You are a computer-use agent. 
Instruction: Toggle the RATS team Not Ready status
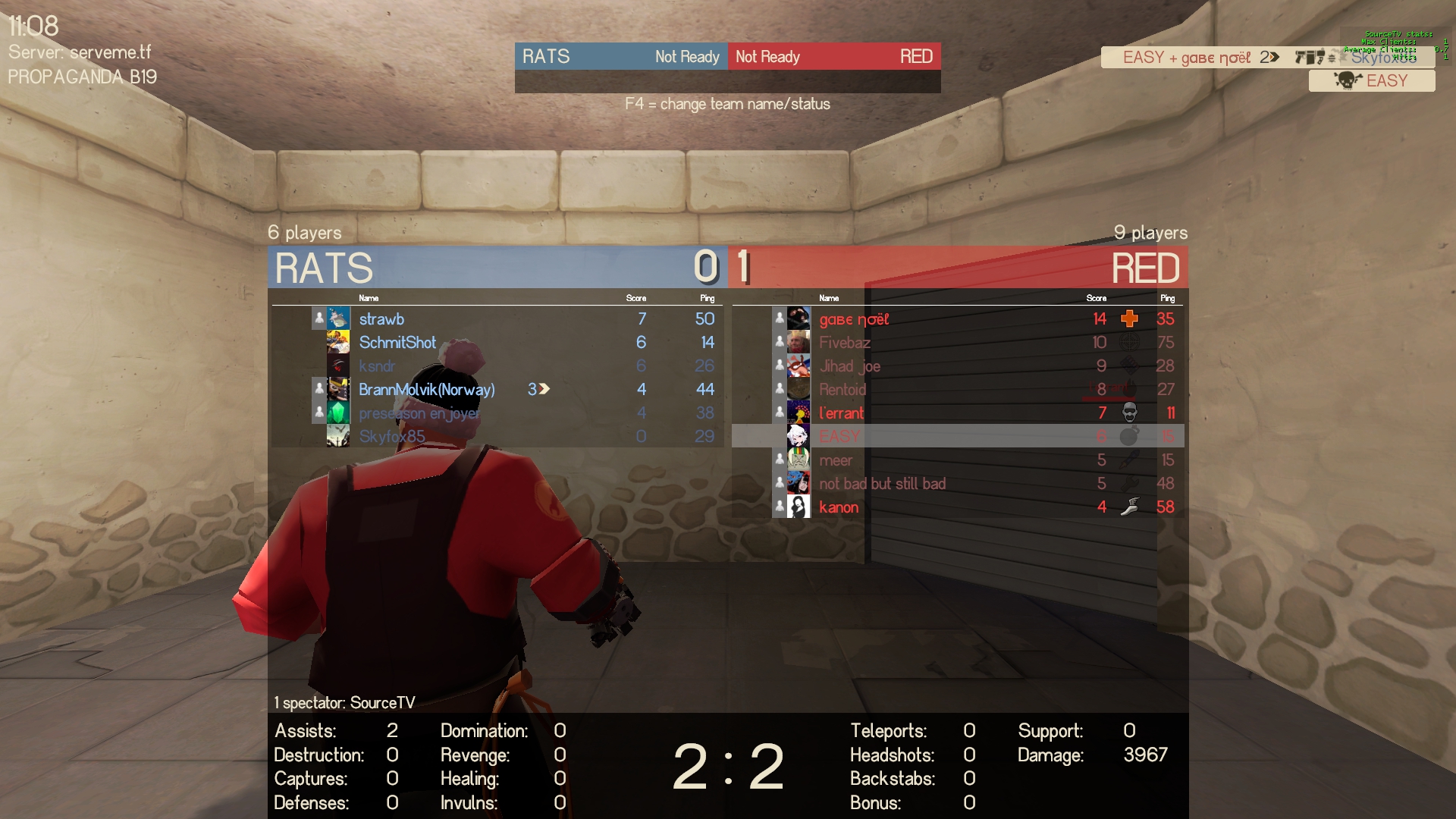(x=687, y=57)
